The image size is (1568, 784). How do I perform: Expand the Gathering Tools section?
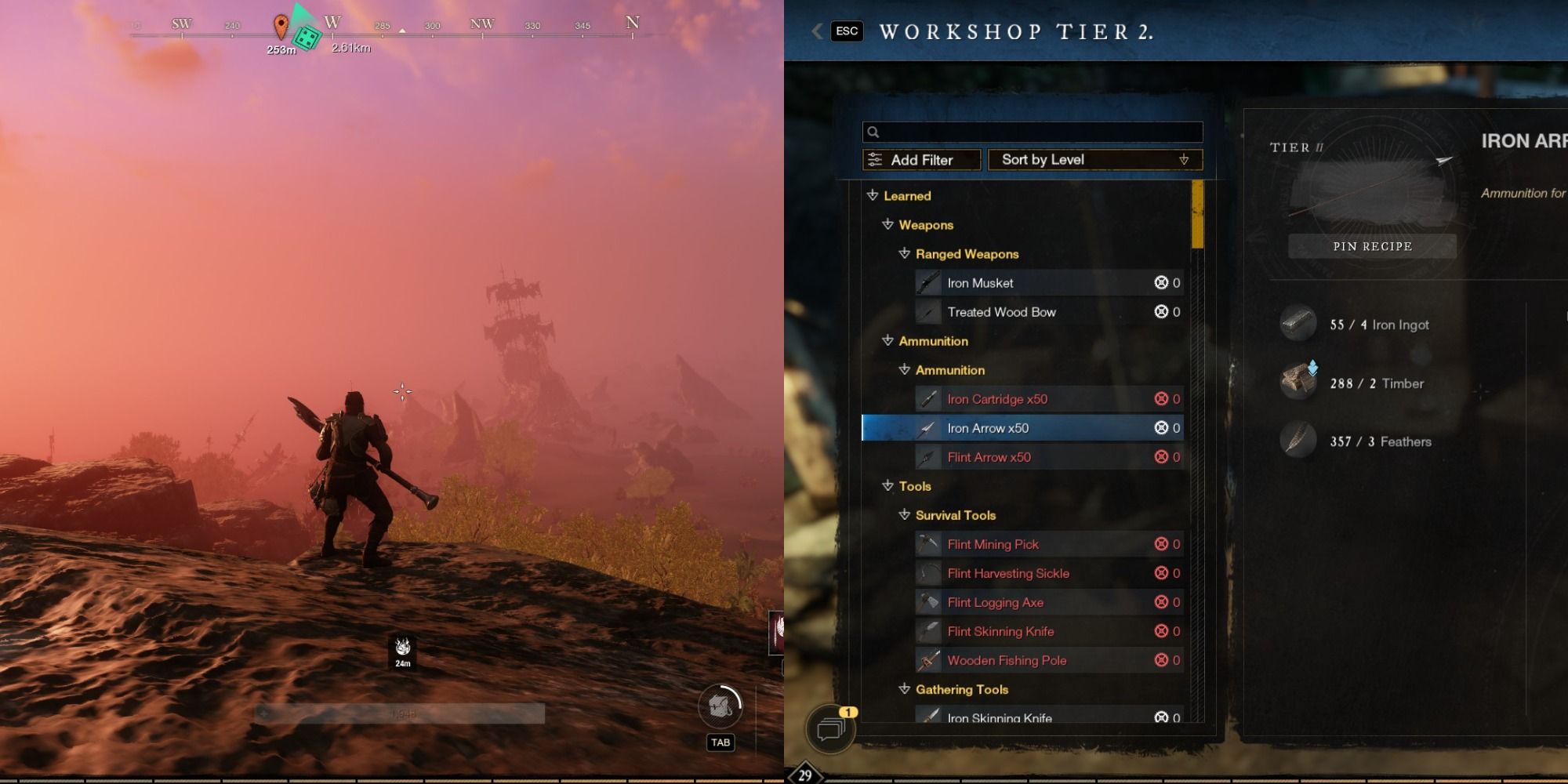click(902, 690)
